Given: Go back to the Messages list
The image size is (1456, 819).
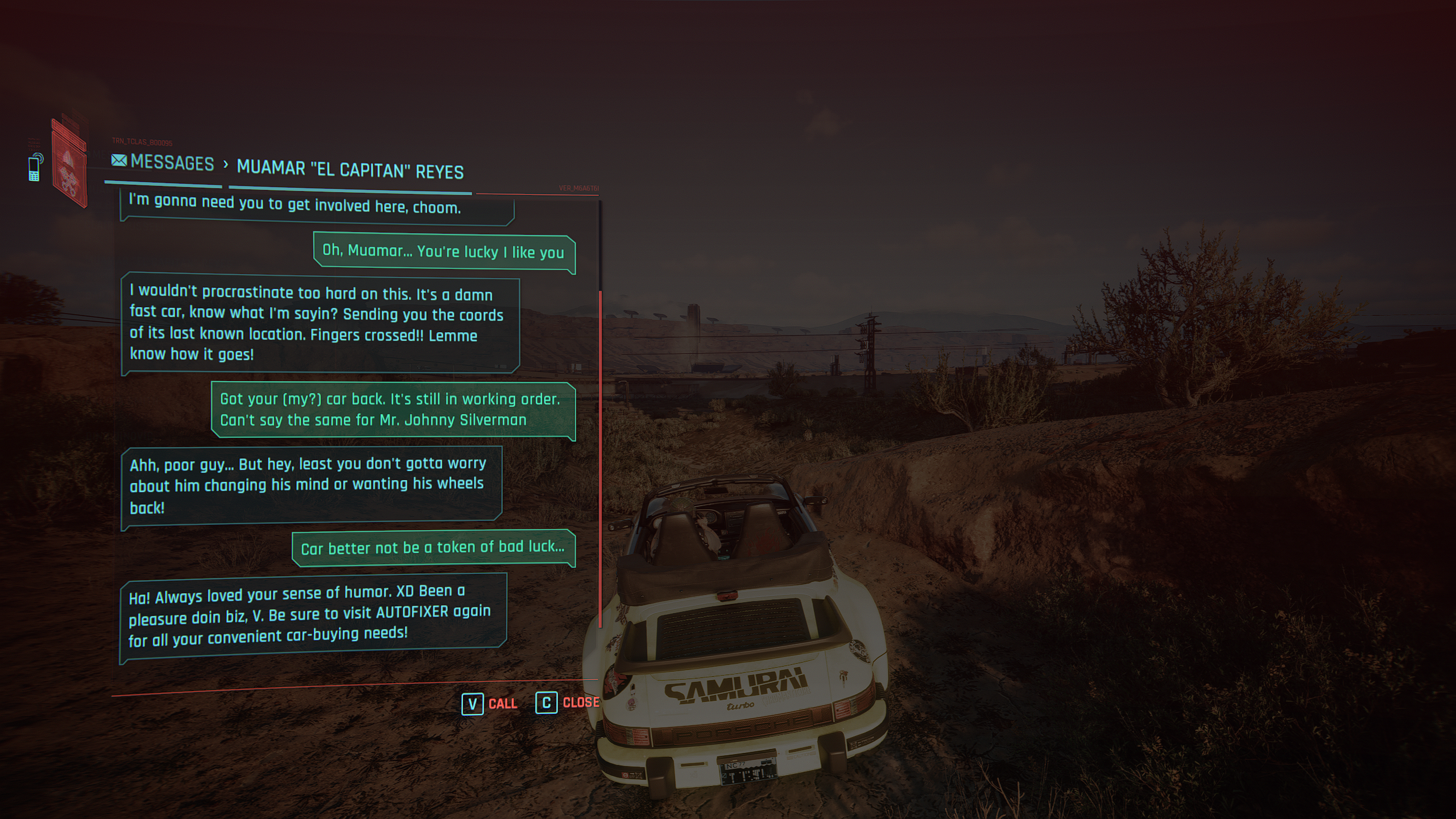Looking at the screenshot, I should pyautogui.click(x=163, y=163).
